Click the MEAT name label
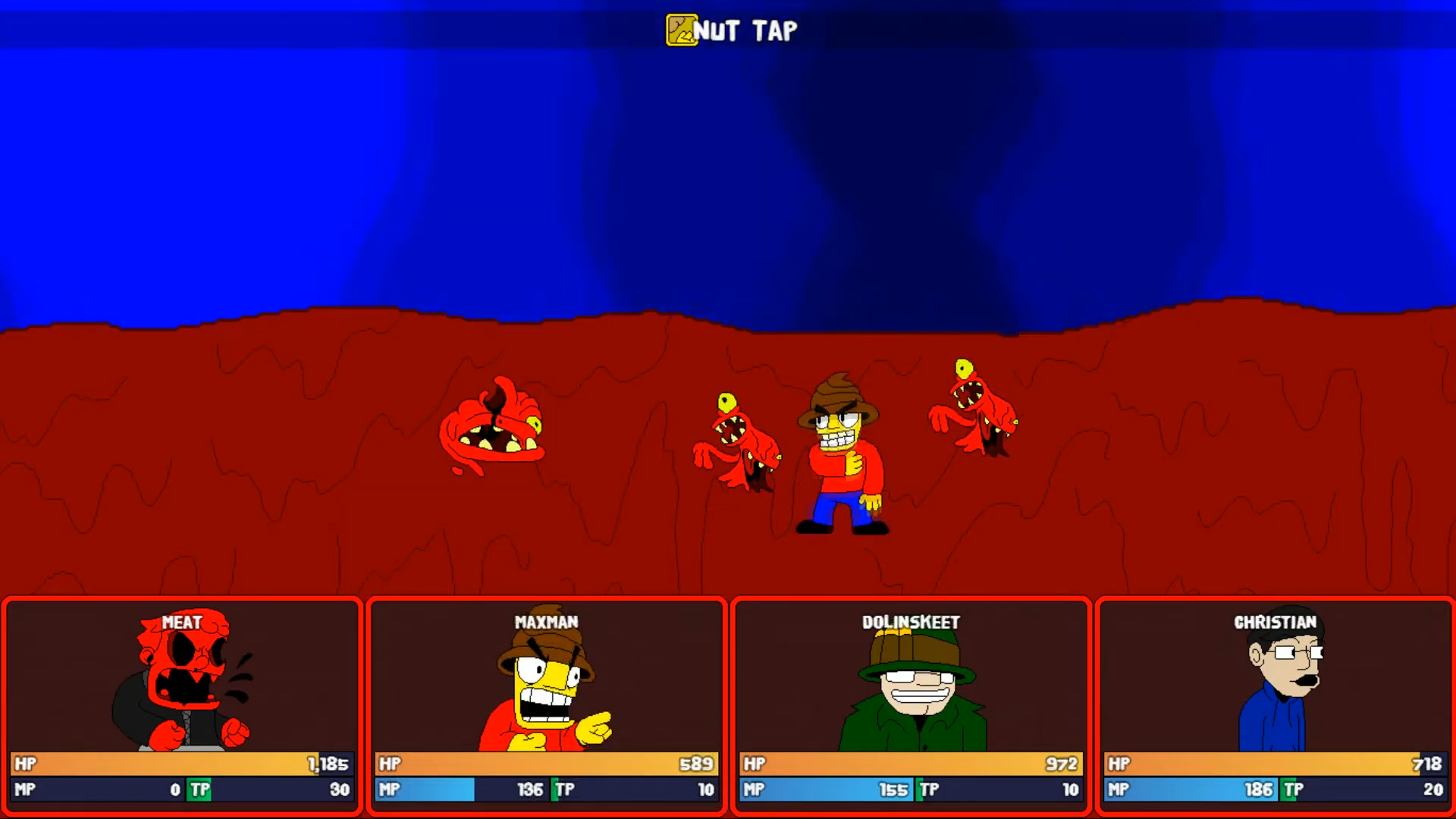Viewport: 1456px width, 819px height. click(183, 623)
